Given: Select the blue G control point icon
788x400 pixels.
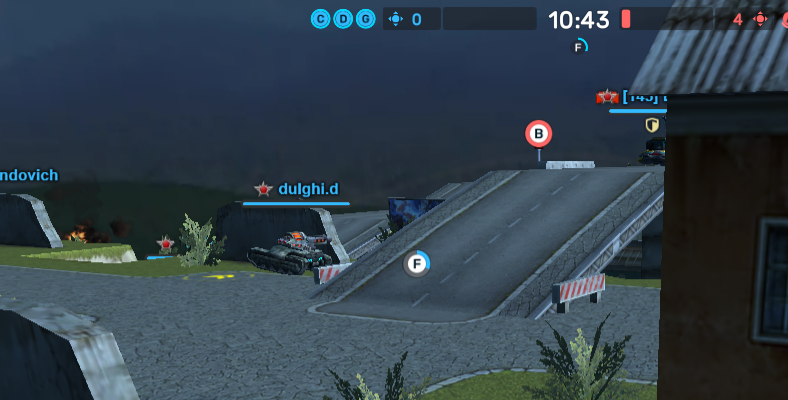Looking at the screenshot, I should click(x=366, y=19).
